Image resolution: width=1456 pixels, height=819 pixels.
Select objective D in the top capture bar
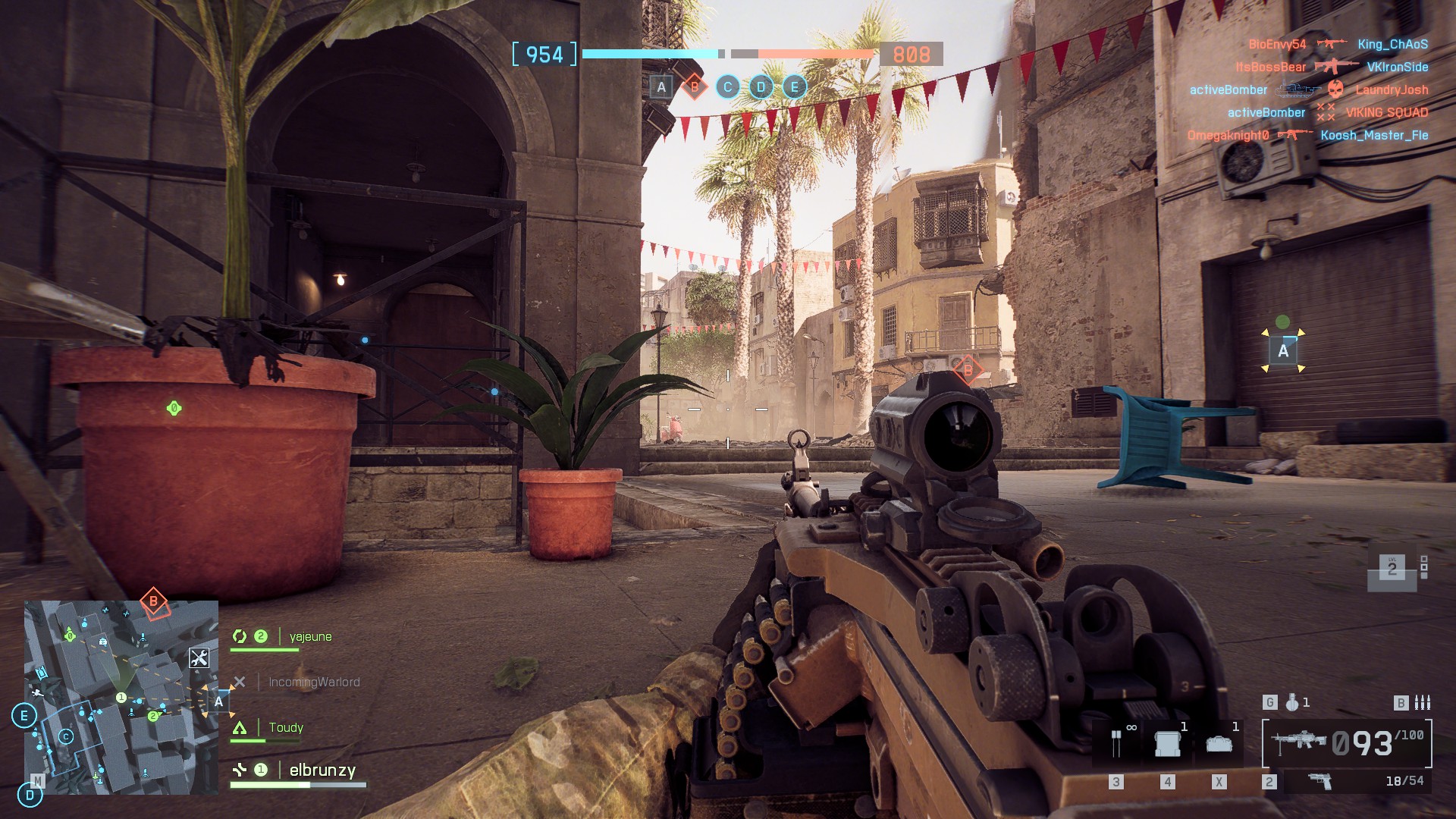point(761,87)
